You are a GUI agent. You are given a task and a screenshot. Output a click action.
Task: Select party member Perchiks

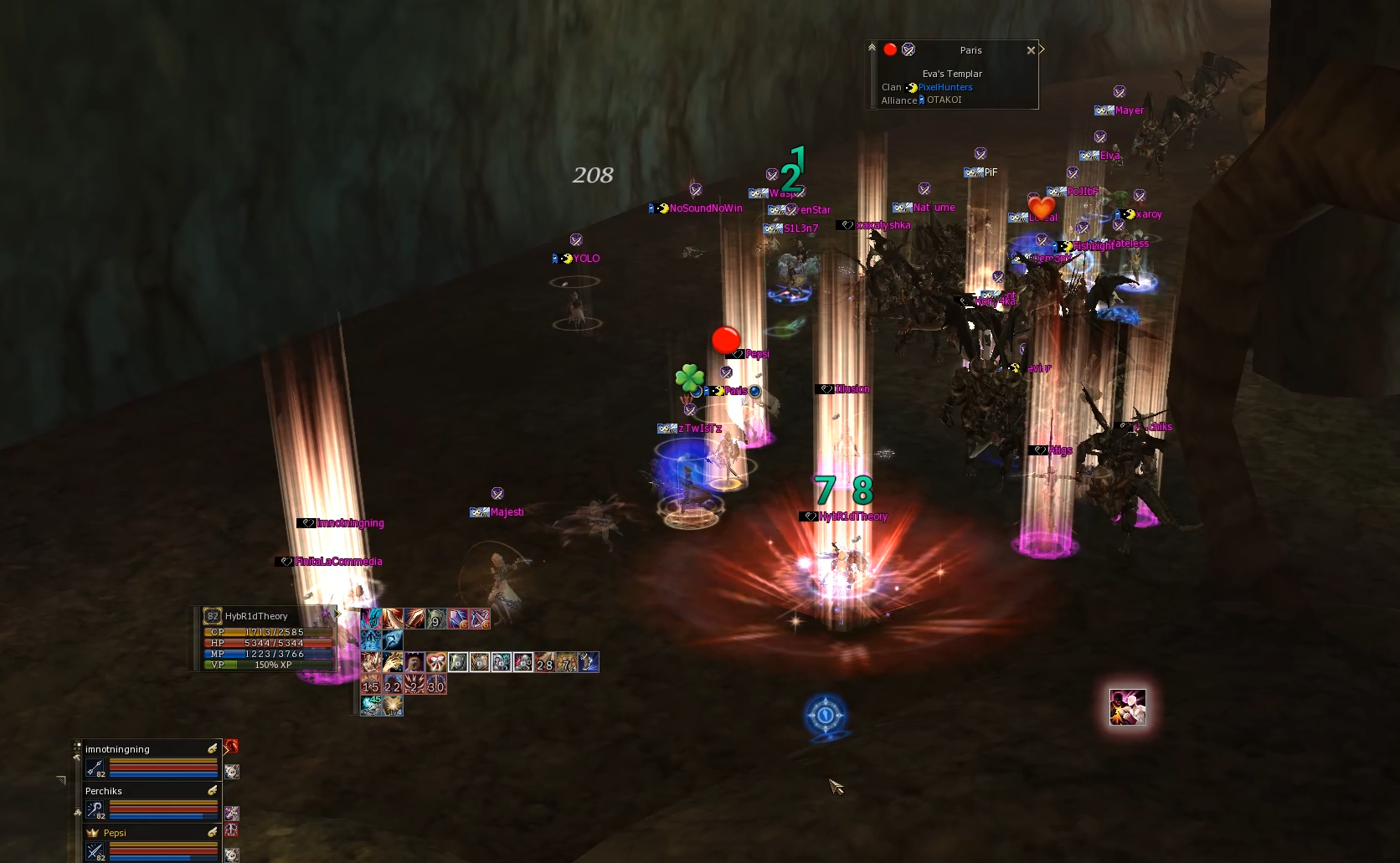pyautogui.click(x=104, y=791)
